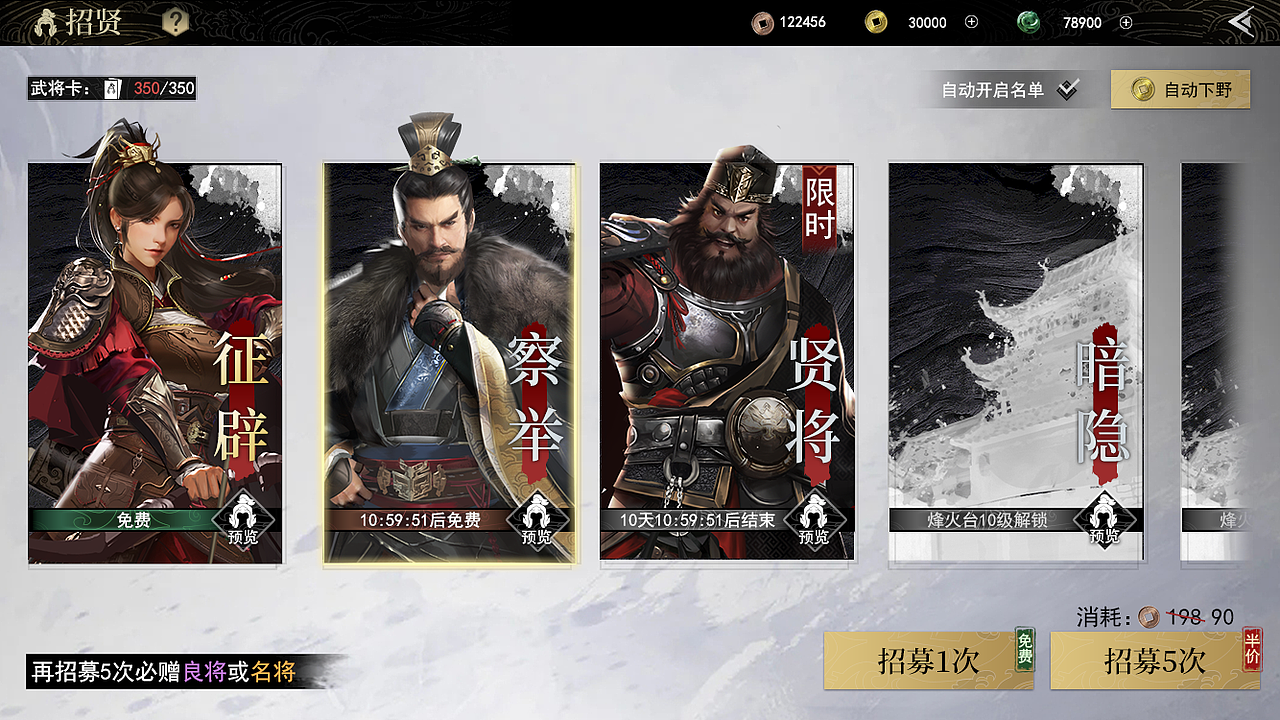Open the 武将卡 card inventory icon
Image resolution: width=1280 pixels, height=720 pixels.
pyautogui.click(x=112, y=88)
